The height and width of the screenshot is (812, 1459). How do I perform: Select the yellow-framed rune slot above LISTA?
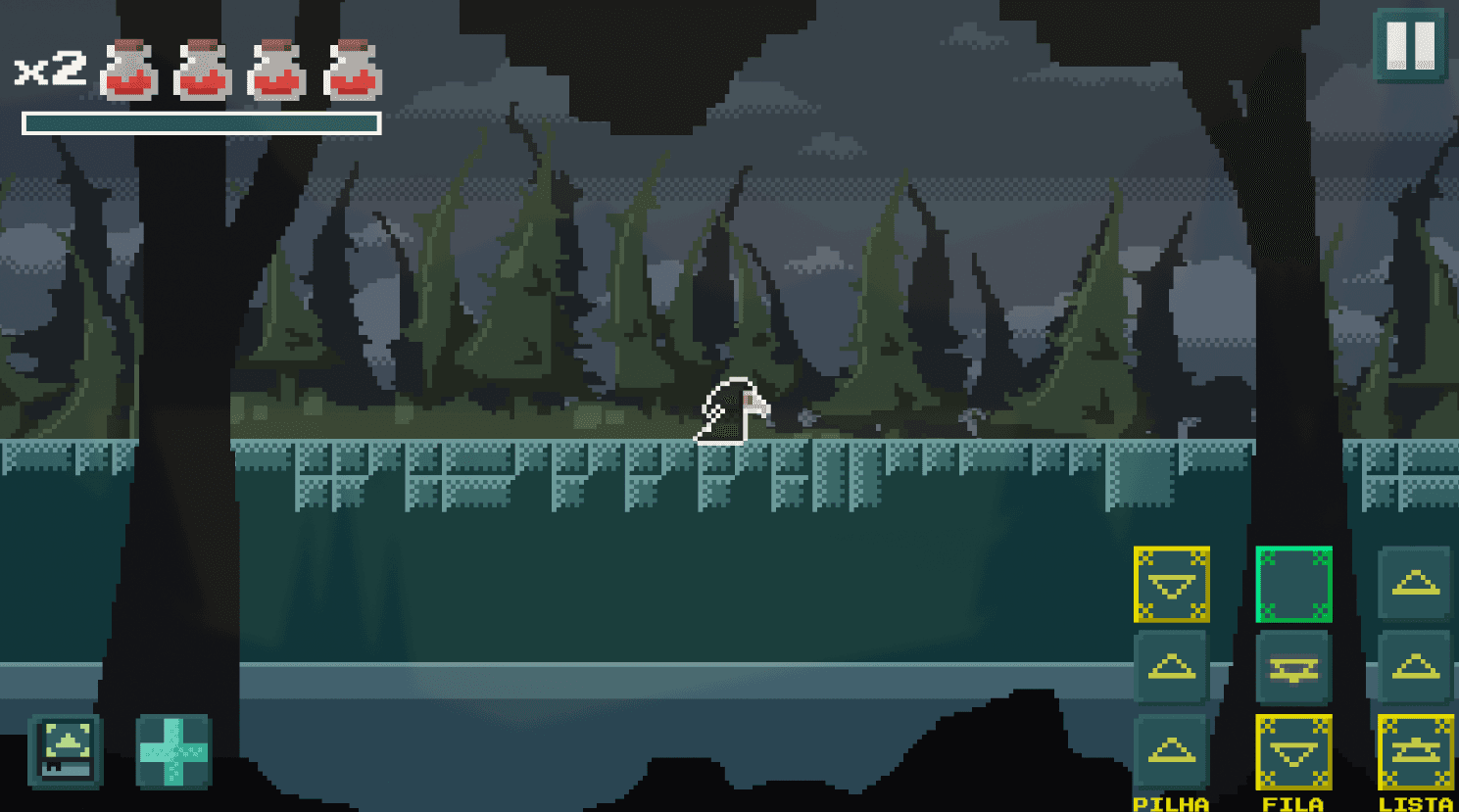[x=1415, y=752]
